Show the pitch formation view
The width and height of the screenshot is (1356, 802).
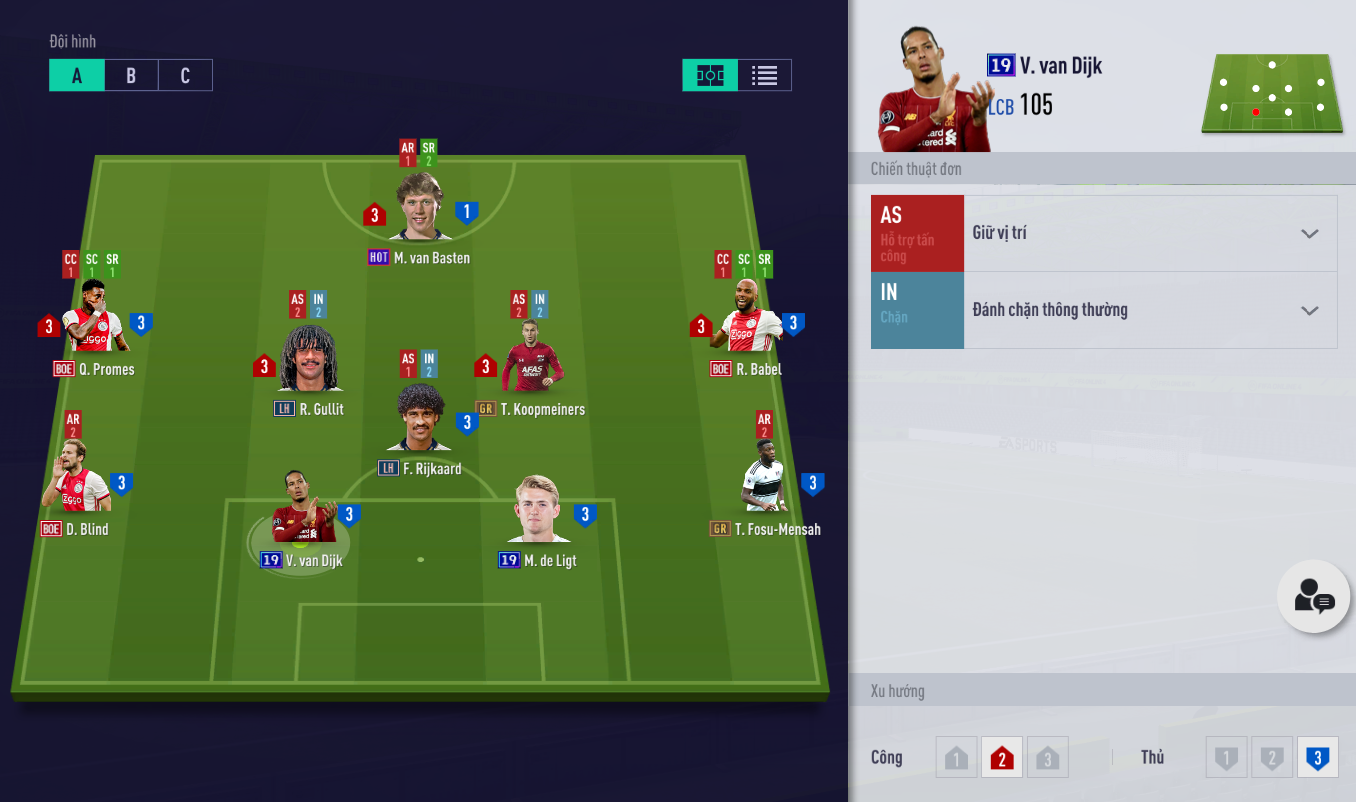[x=710, y=76]
